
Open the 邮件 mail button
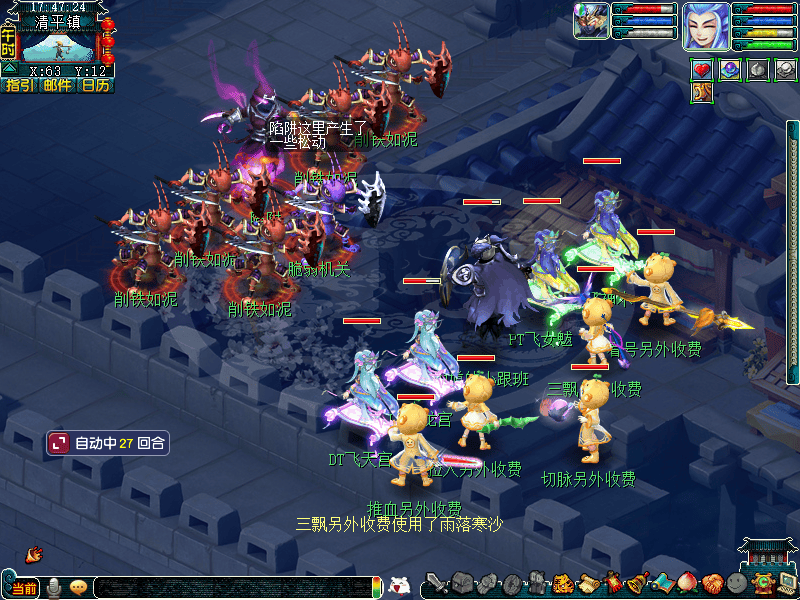(x=57, y=86)
